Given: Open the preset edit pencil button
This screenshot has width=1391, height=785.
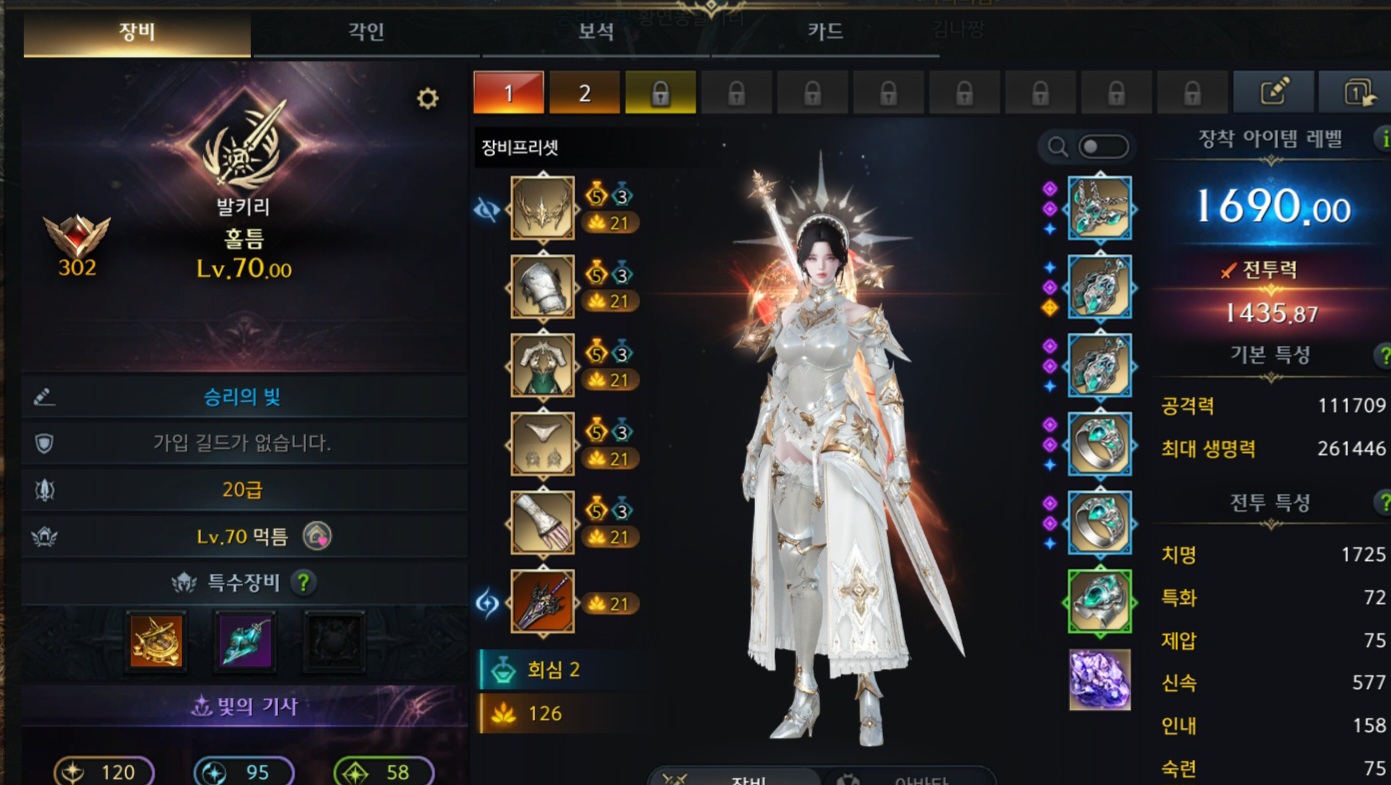Looking at the screenshot, I should coord(1273,93).
